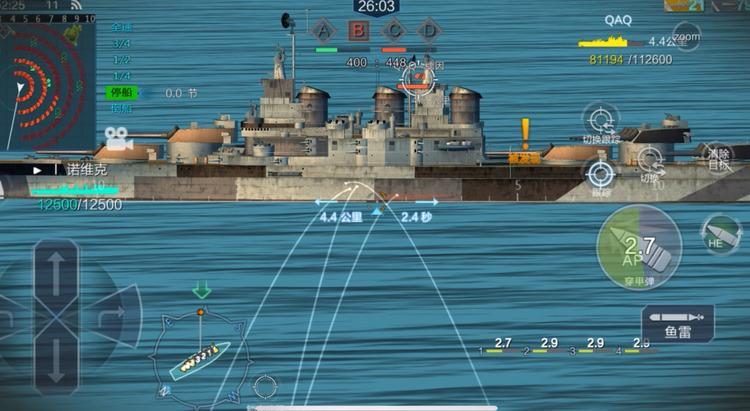The width and height of the screenshot is (750, 411).
Task: Fire the AP main gun button
Action: [x=638, y=246]
